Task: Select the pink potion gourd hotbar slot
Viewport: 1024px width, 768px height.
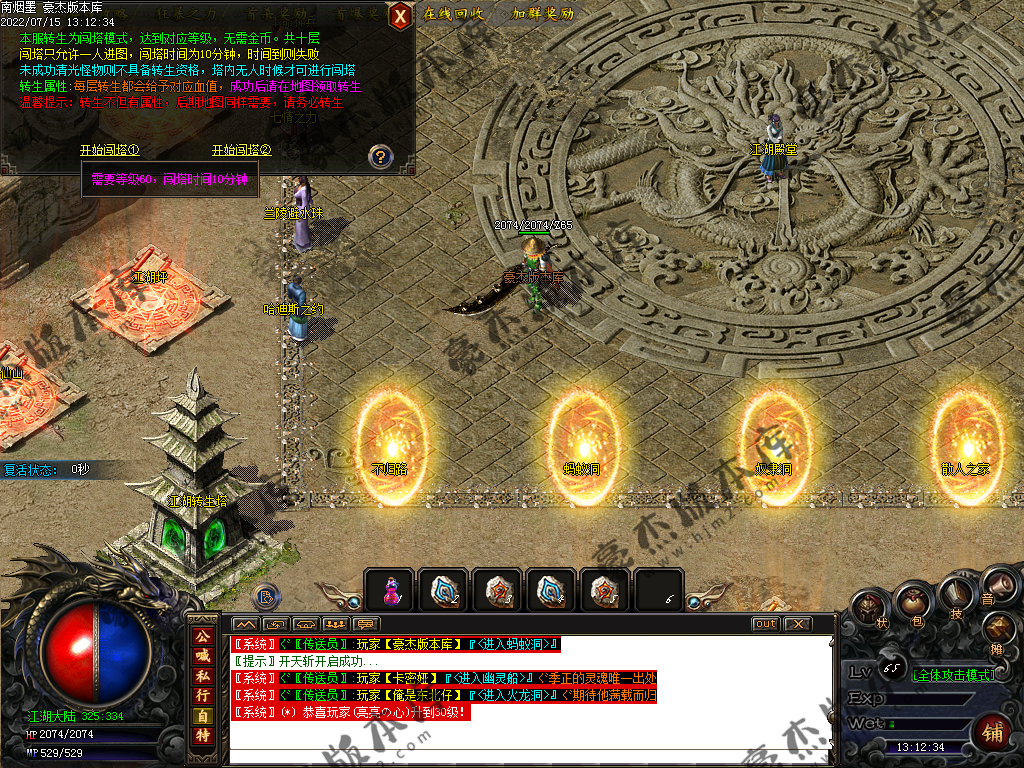Action: 389,591
